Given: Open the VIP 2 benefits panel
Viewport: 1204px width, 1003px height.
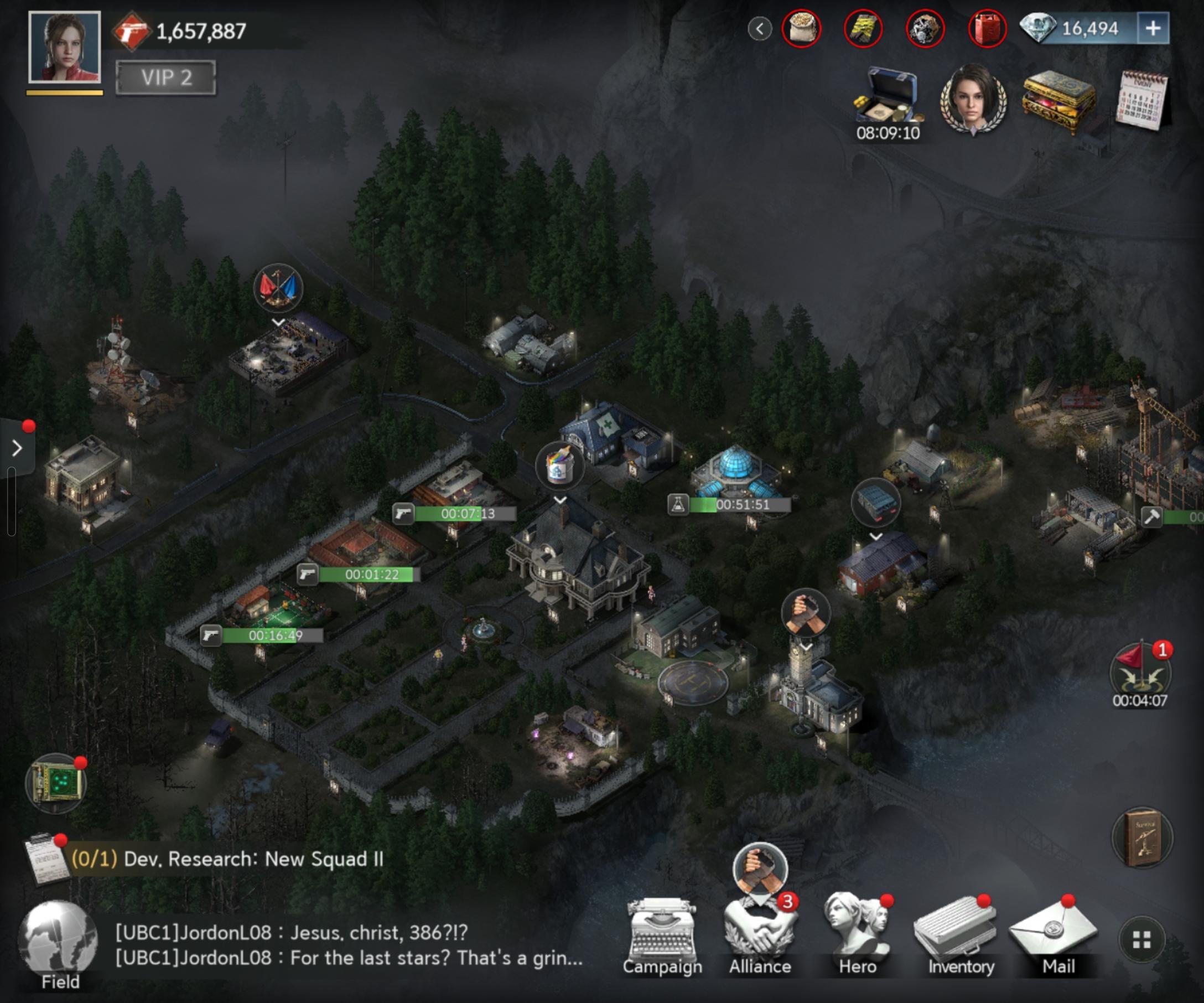Looking at the screenshot, I should point(165,77).
